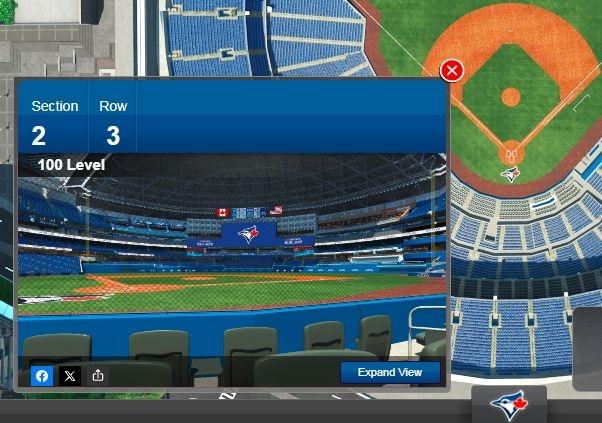Image resolution: width=602 pixels, height=423 pixels.
Task: Open the generic share icon
Action: [x=98, y=376]
